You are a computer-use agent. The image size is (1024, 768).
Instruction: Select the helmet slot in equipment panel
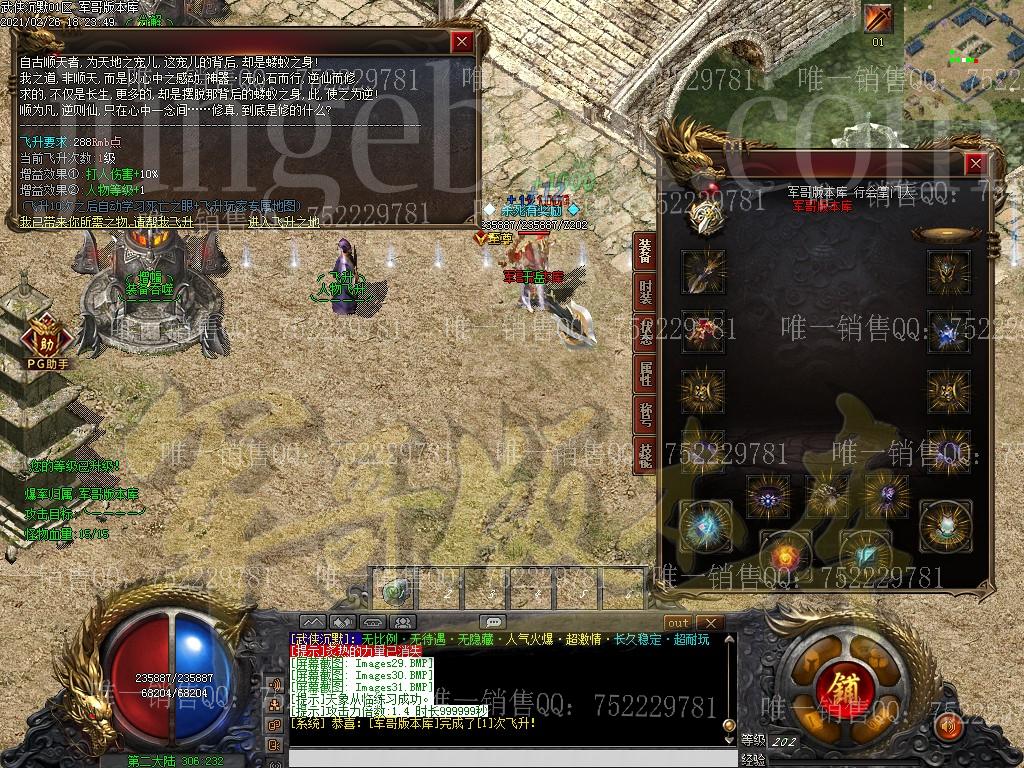click(945, 271)
